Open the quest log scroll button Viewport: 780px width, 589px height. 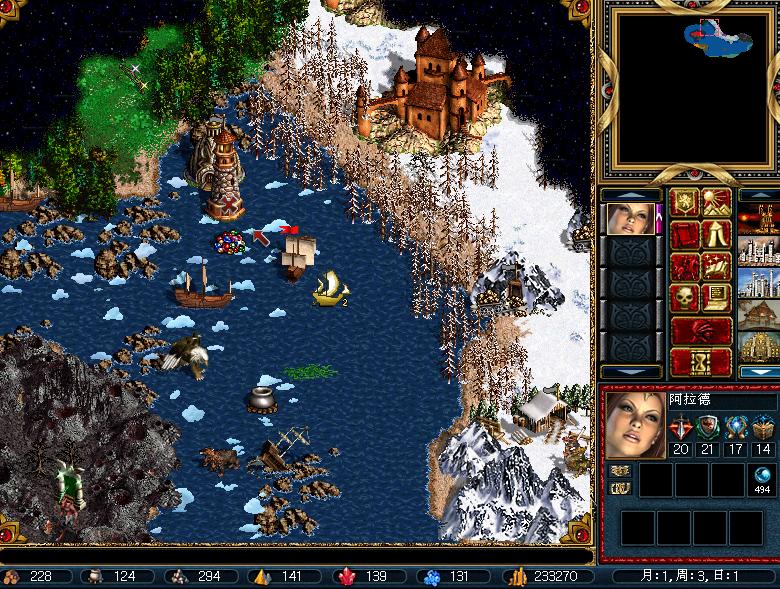click(685, 235)
